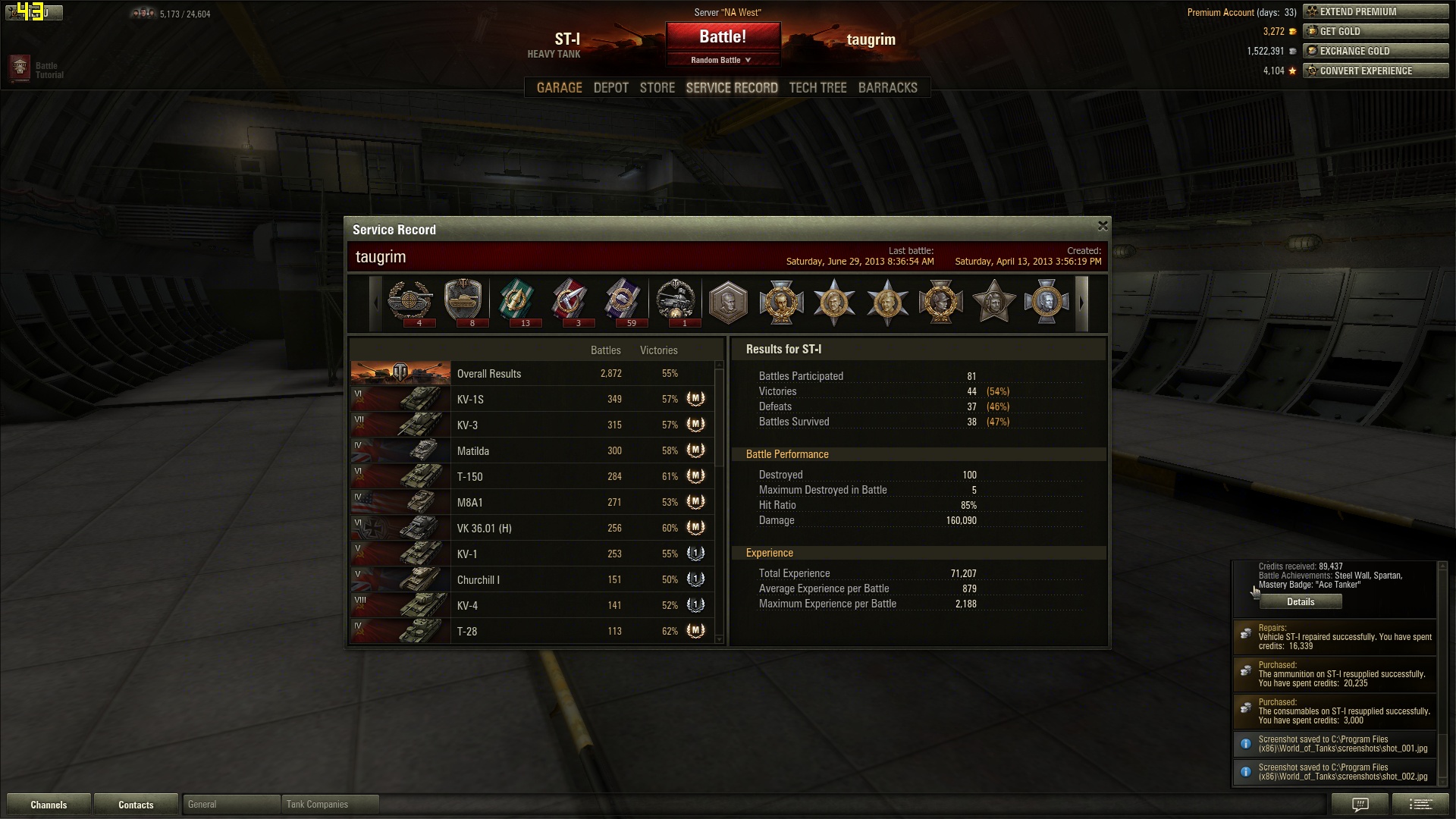Open the Contacts list
The width and height of the screenshot is (1456, 819).
pyautogui.click(x=136, y=805)
